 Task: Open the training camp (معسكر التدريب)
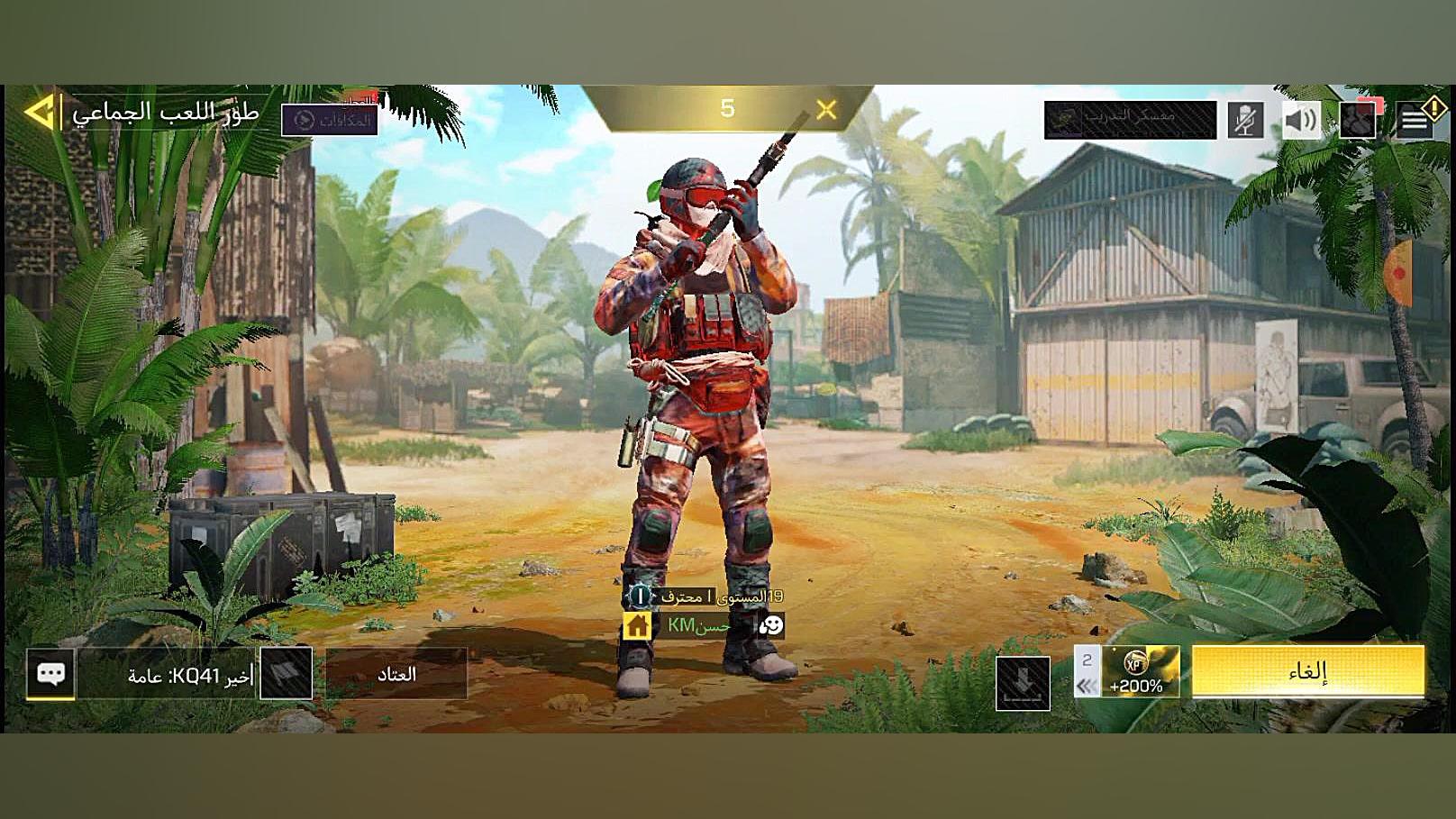pyautogui.click(x=1130, y=119)
